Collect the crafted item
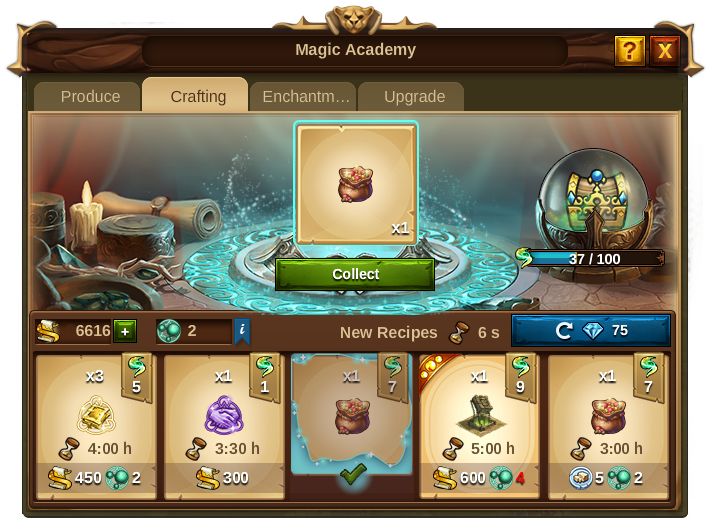This screenshot has height=525, width=712. [355, 274]
